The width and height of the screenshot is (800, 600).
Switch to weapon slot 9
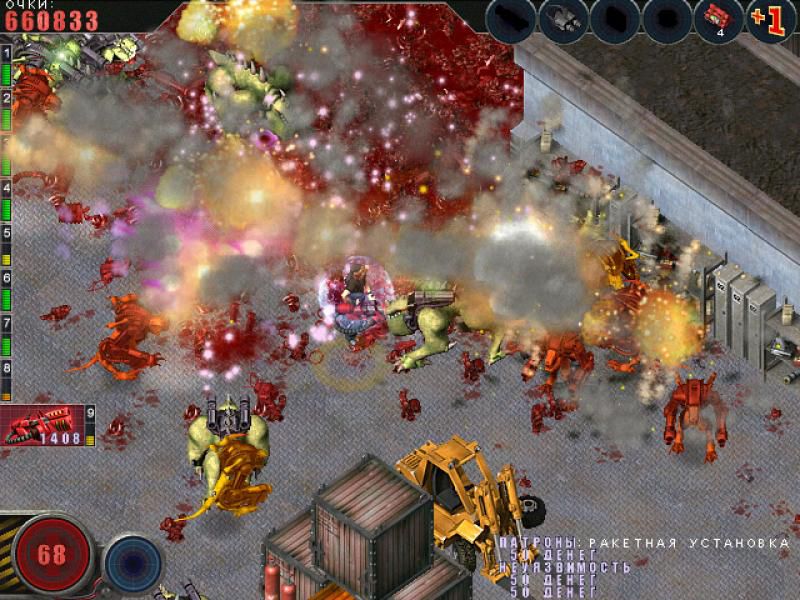[x=90, y=411]
